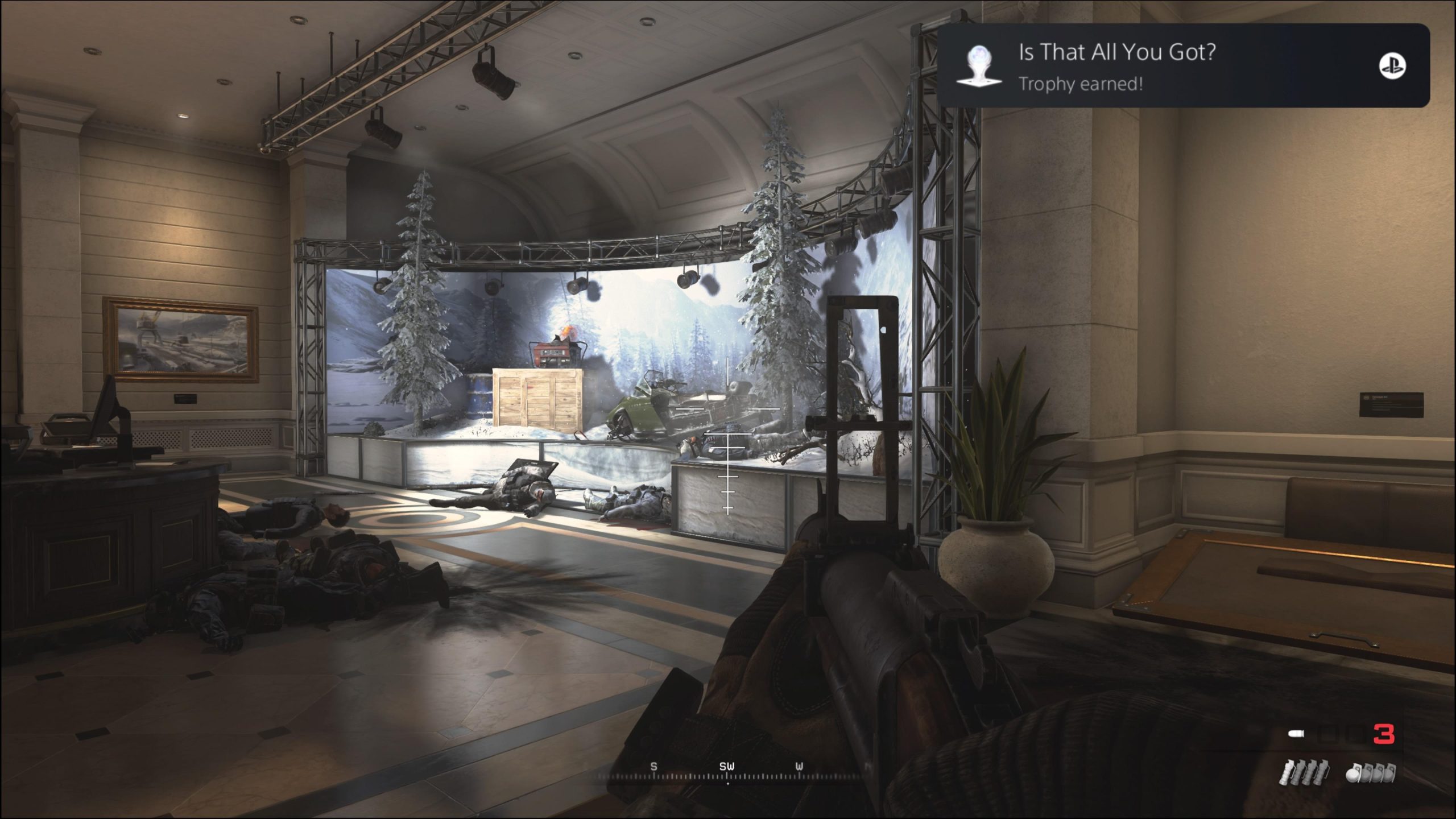
Task: Click the PlayStation logo on the trophy popup
Action: tap(1392, 66)
